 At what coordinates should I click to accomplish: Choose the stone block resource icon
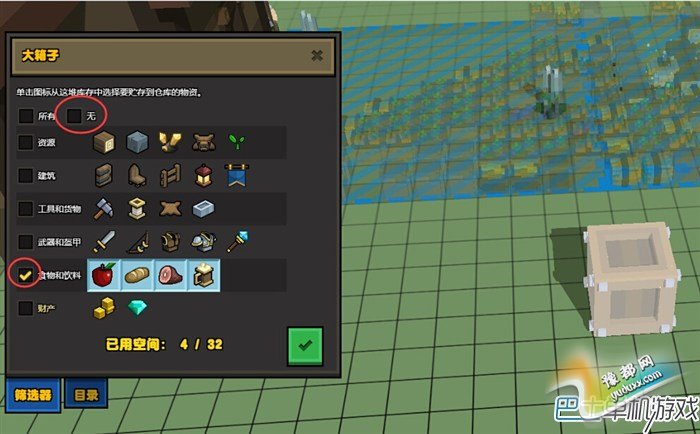(x=137, y=143)
